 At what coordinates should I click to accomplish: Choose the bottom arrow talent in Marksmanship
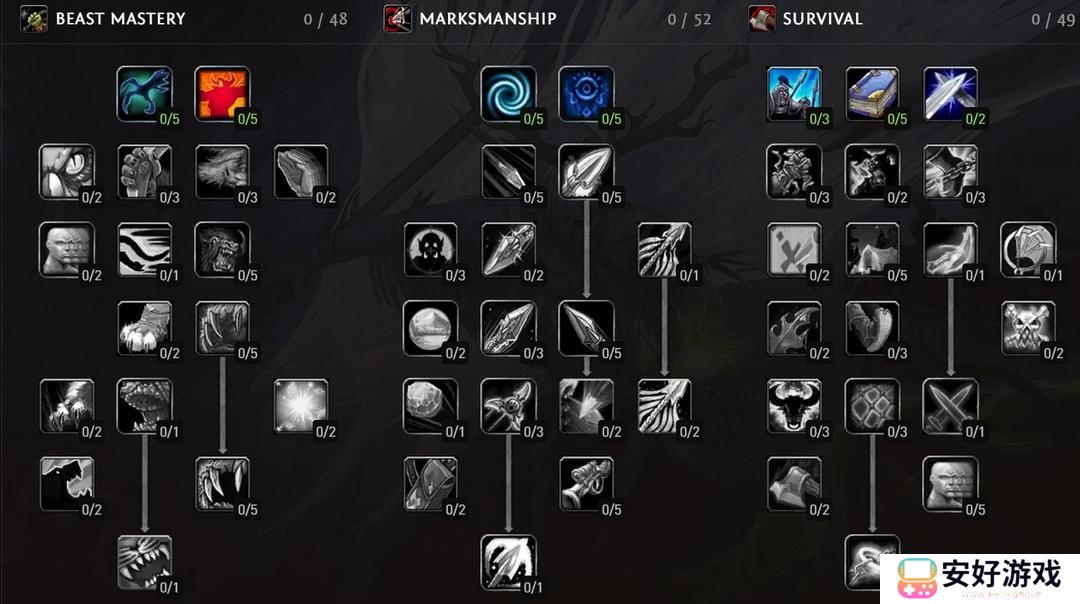coord(508,562)
